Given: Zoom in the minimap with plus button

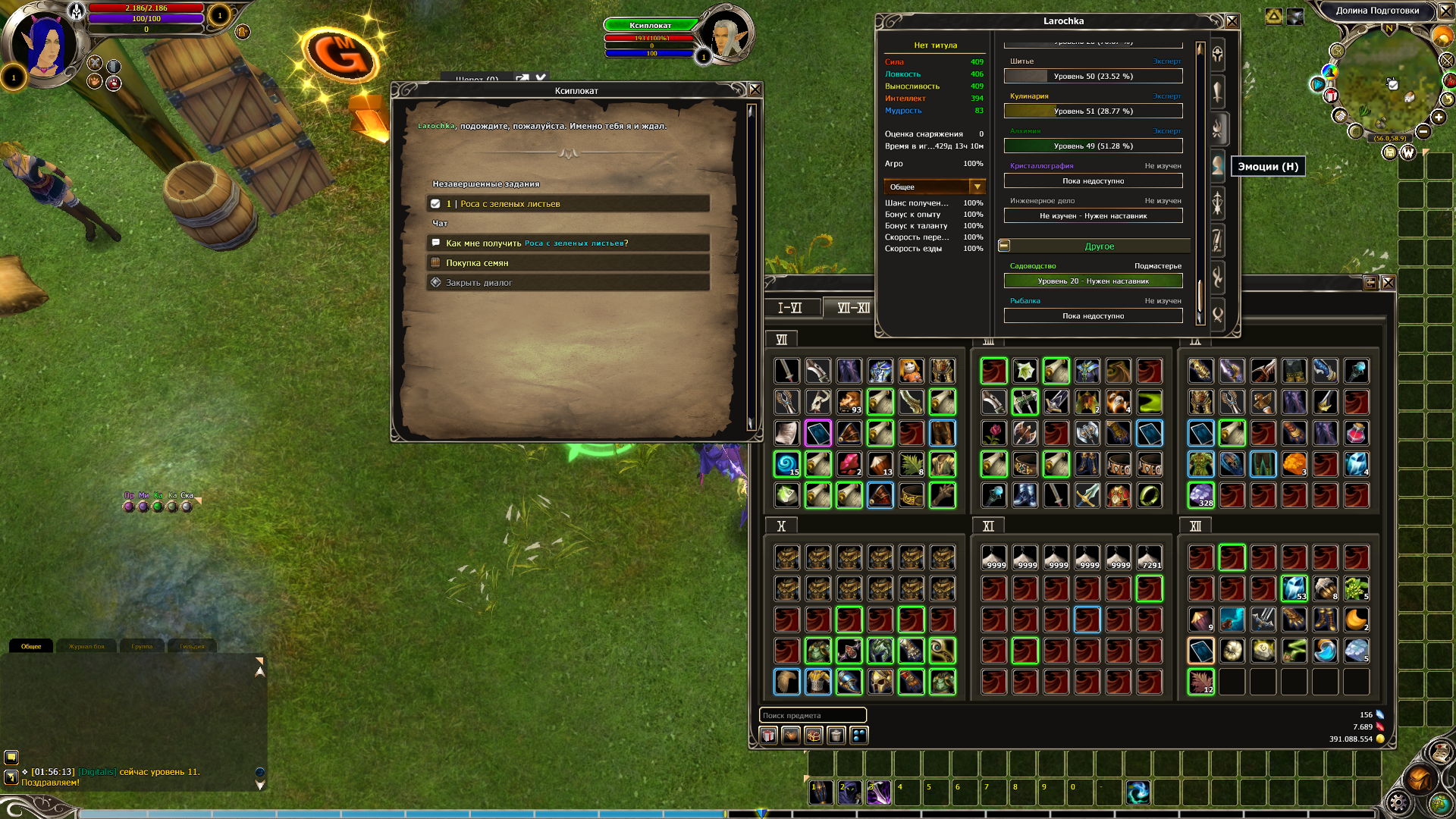Looking at the screenshot, I should [x=1439, y=117].
